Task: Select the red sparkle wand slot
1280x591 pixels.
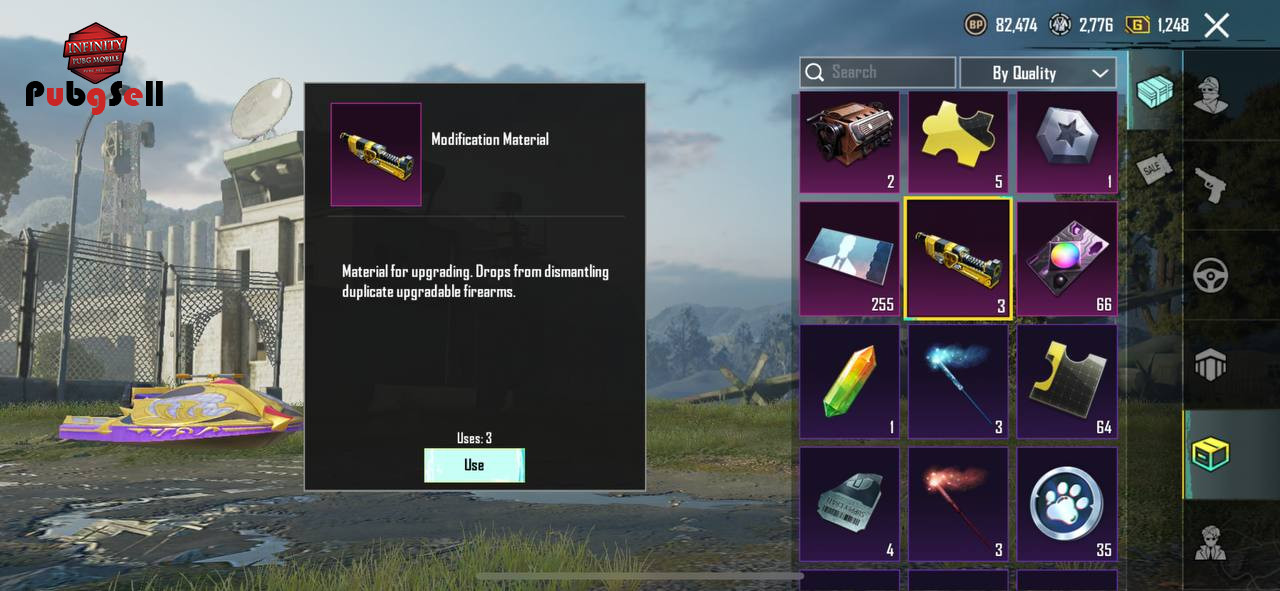Action: point(958,503)
